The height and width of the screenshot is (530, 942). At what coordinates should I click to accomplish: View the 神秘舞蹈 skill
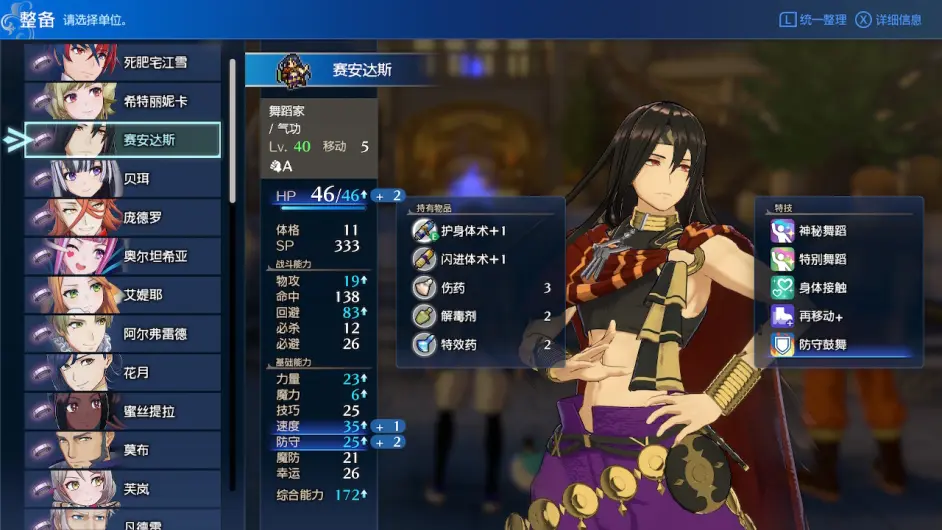tap(838, 231)
